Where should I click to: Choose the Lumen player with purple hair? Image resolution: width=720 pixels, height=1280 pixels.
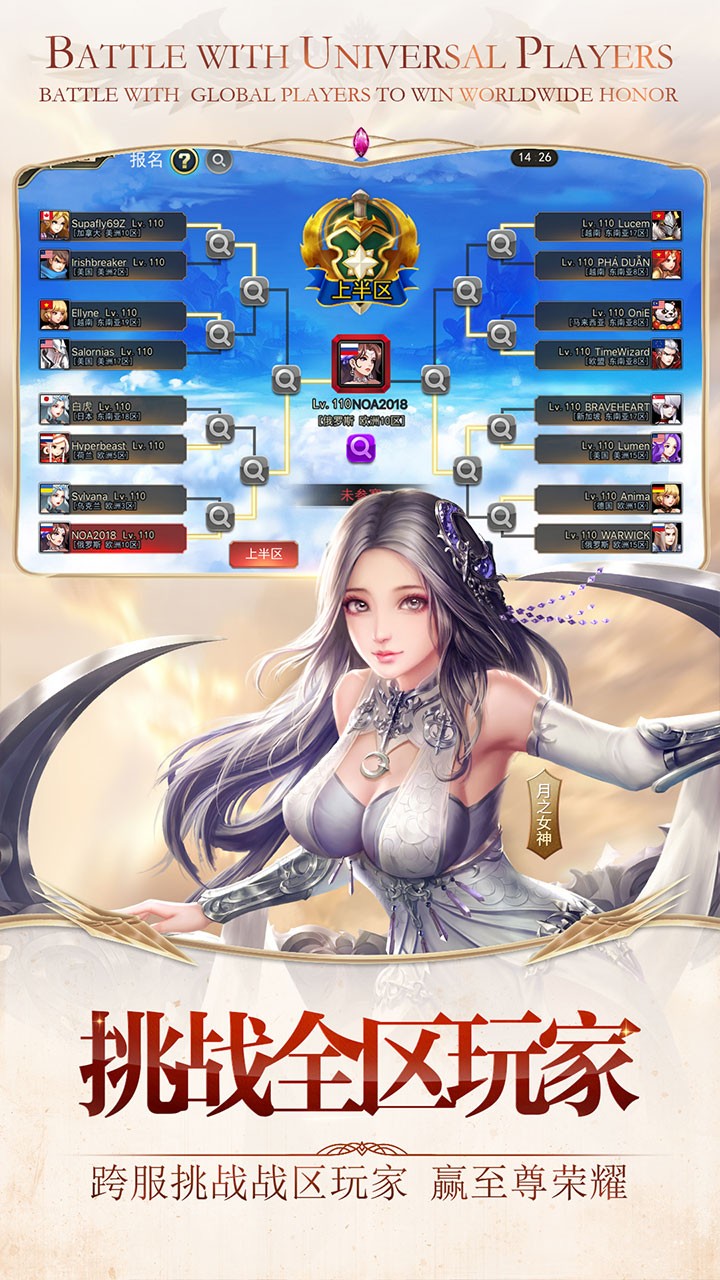click(x=607, y=448)
